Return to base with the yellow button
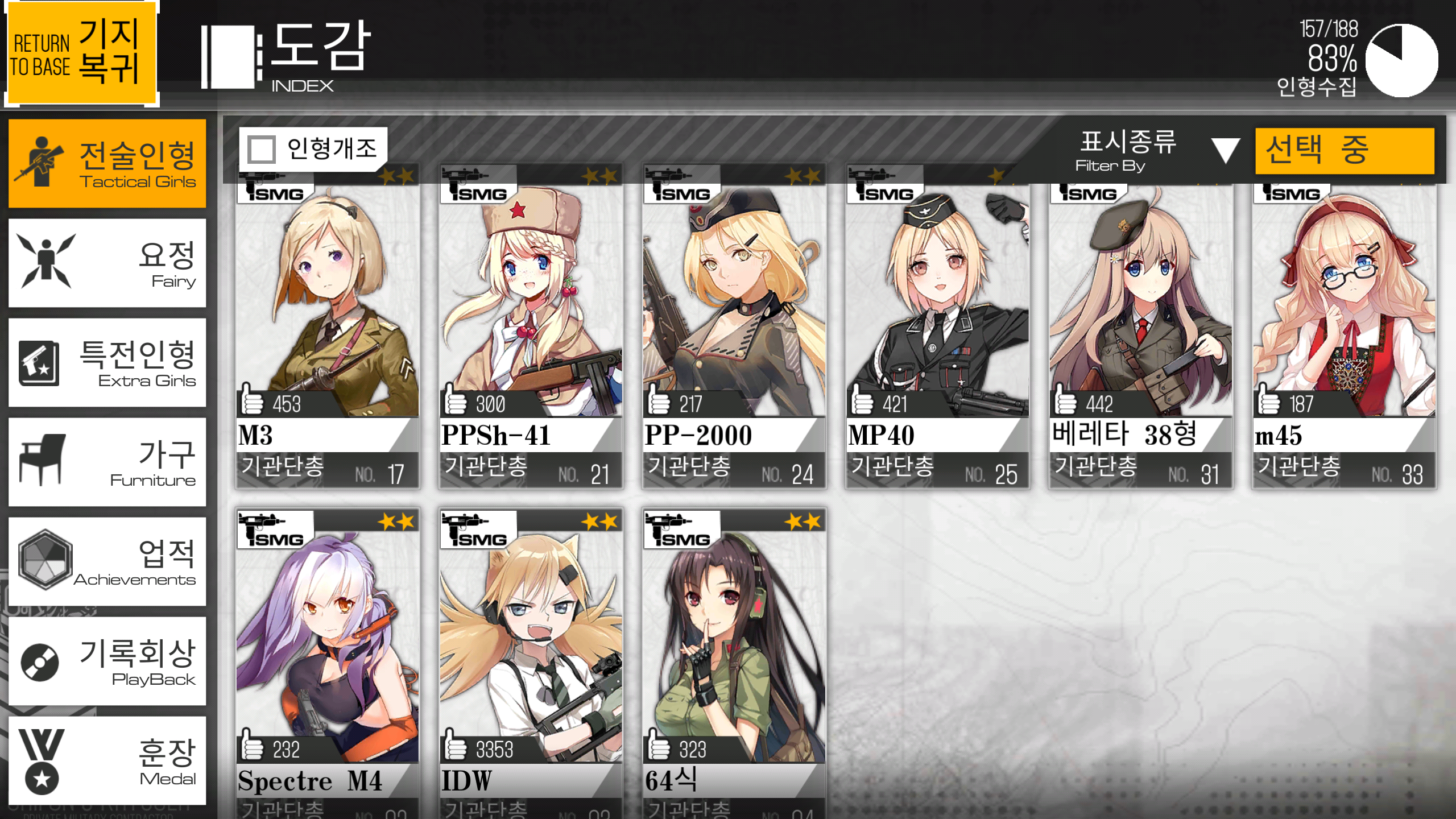The image size is (1456, 819). tap(80, 53)
